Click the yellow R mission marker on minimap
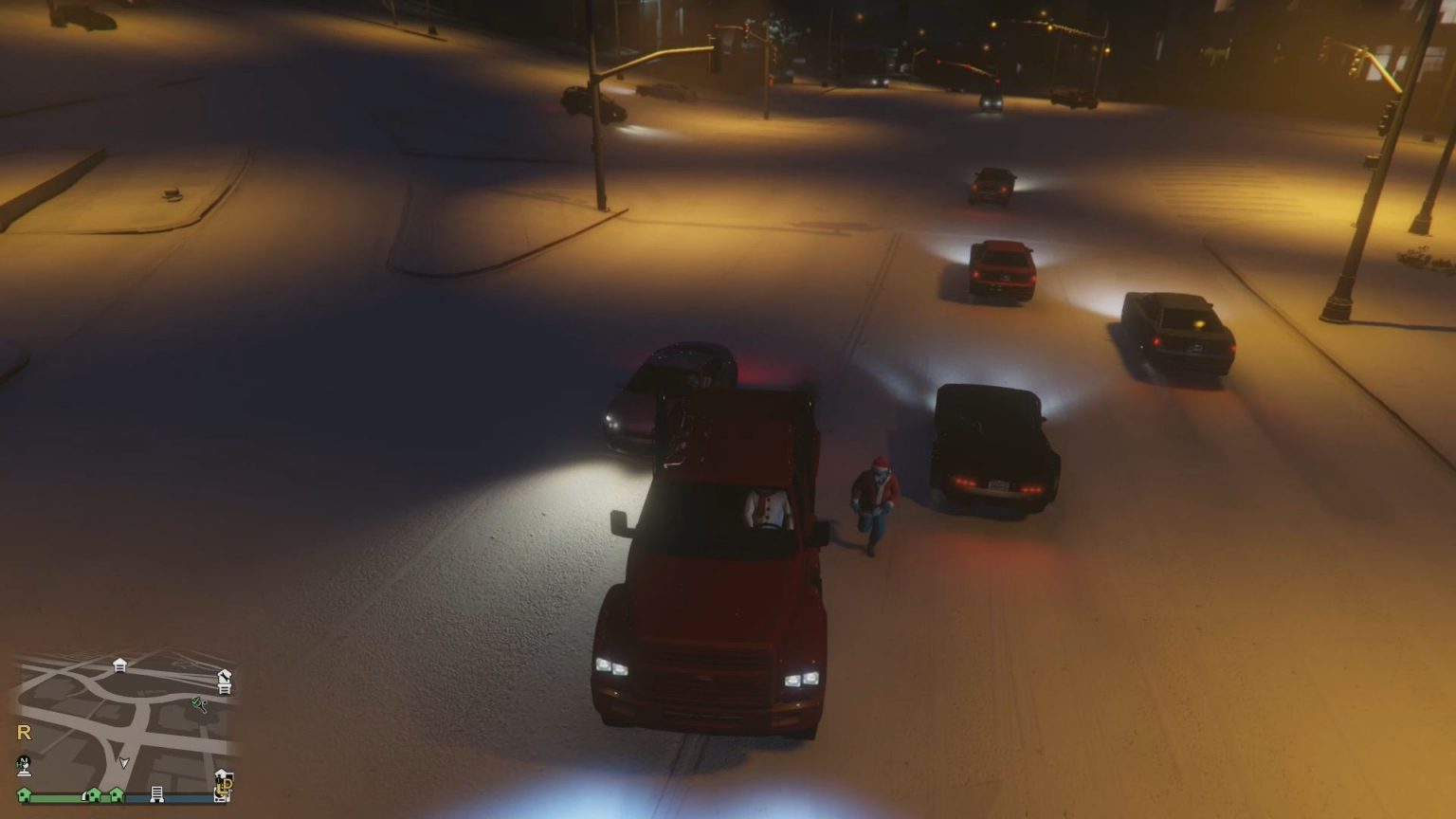The height and width of the screenshot is (819, 1456). coord(24,732)
